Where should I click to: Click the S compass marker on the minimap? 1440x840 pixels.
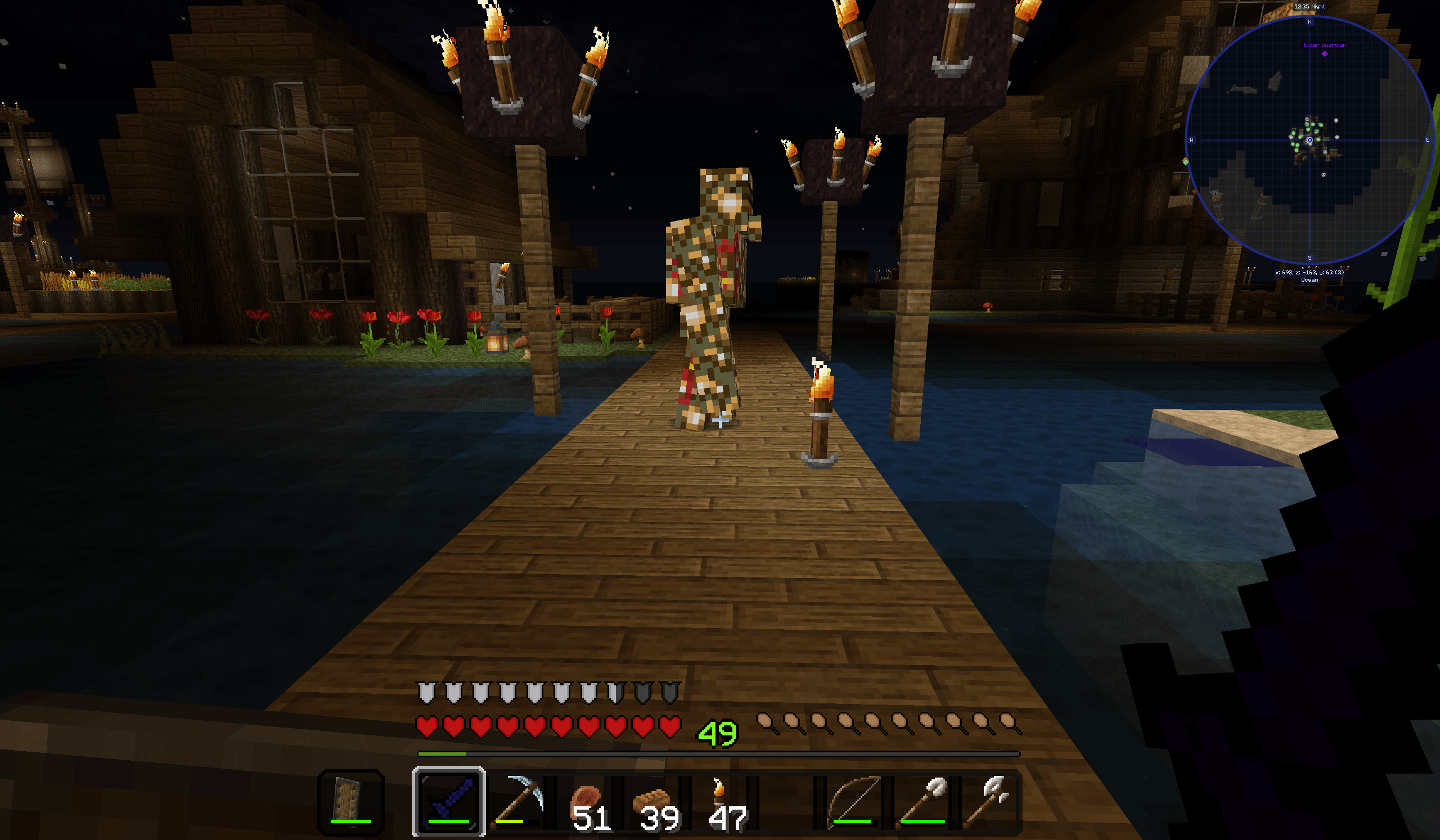tap(1309, 257)
